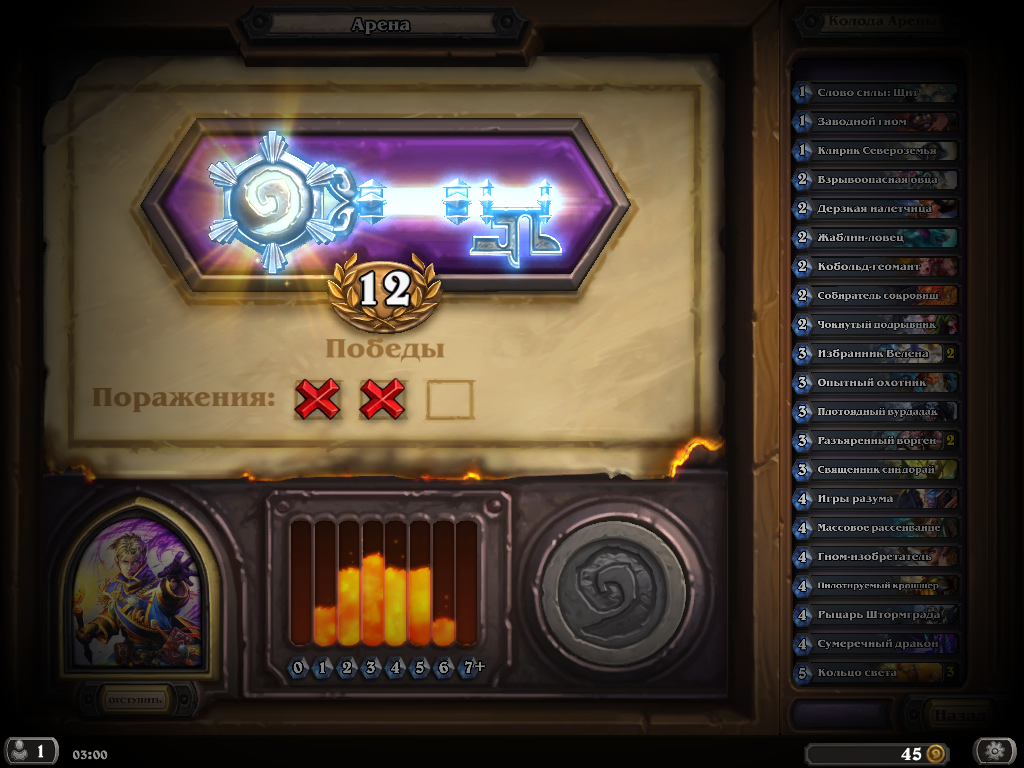
Task: Click the round stone Play button
Action: pyautogui.click(x=612, y=592)
